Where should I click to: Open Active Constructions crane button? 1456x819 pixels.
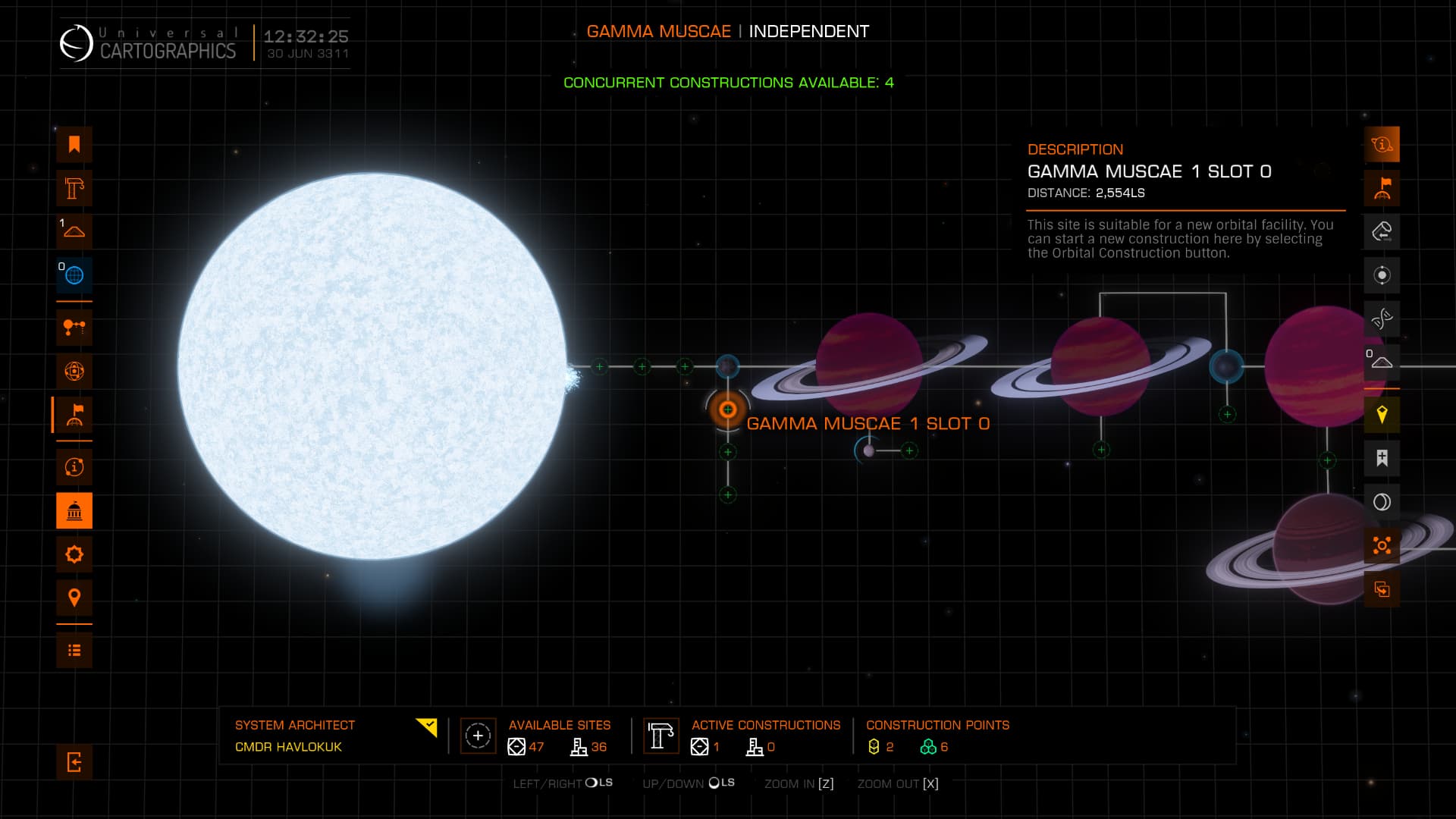(x=661, y=736)
